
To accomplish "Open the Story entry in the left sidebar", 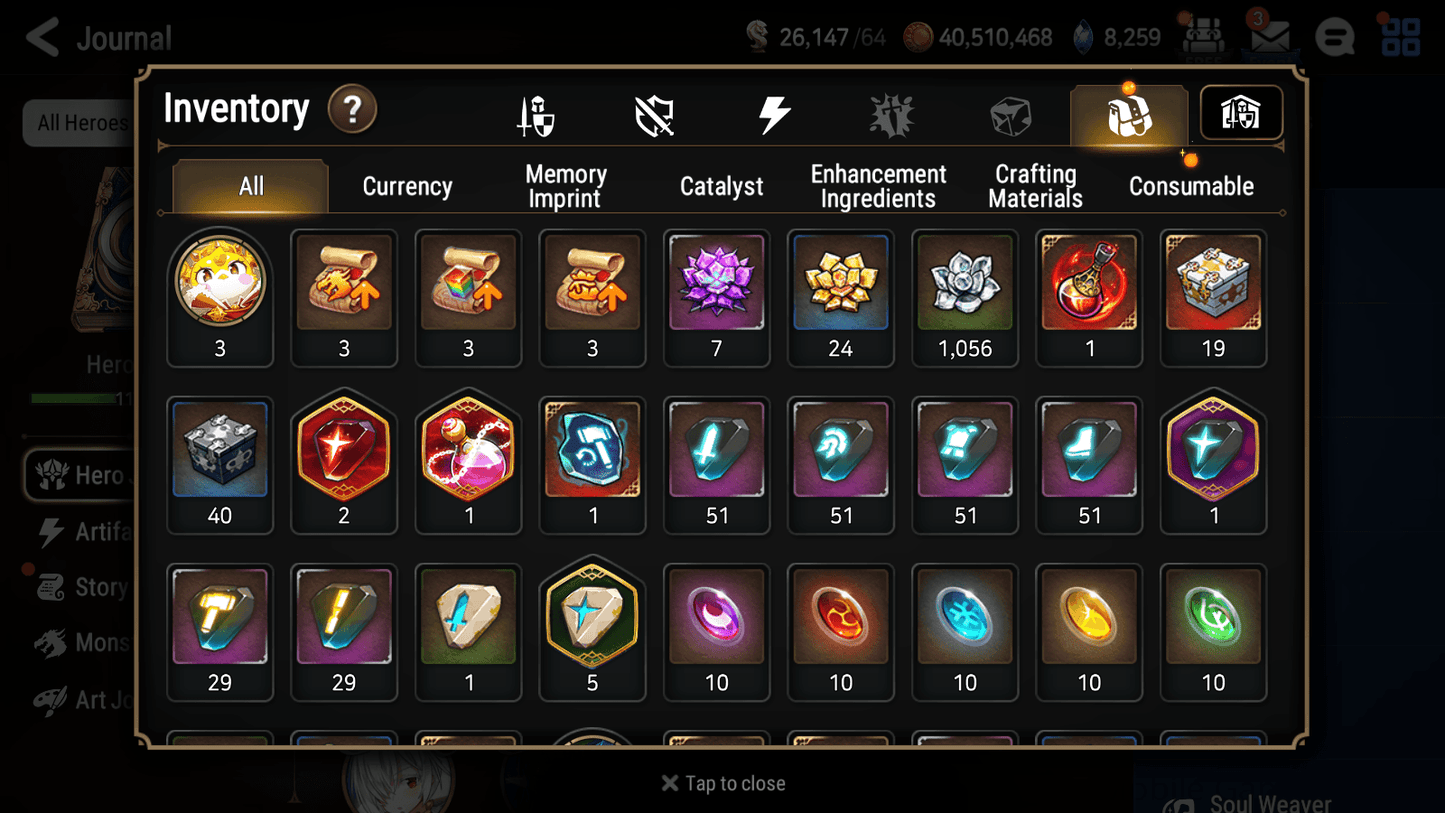I will point(90,587).
